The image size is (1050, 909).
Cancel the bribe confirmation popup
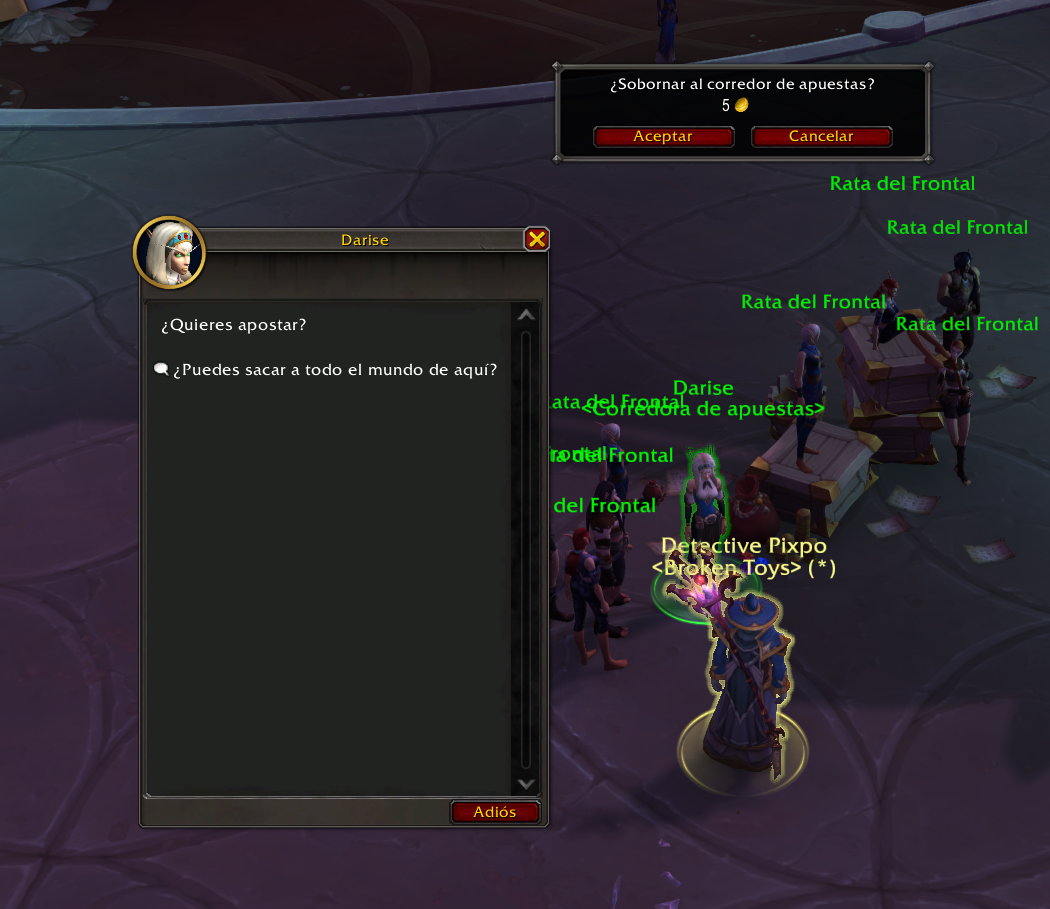tap(821, 137)
